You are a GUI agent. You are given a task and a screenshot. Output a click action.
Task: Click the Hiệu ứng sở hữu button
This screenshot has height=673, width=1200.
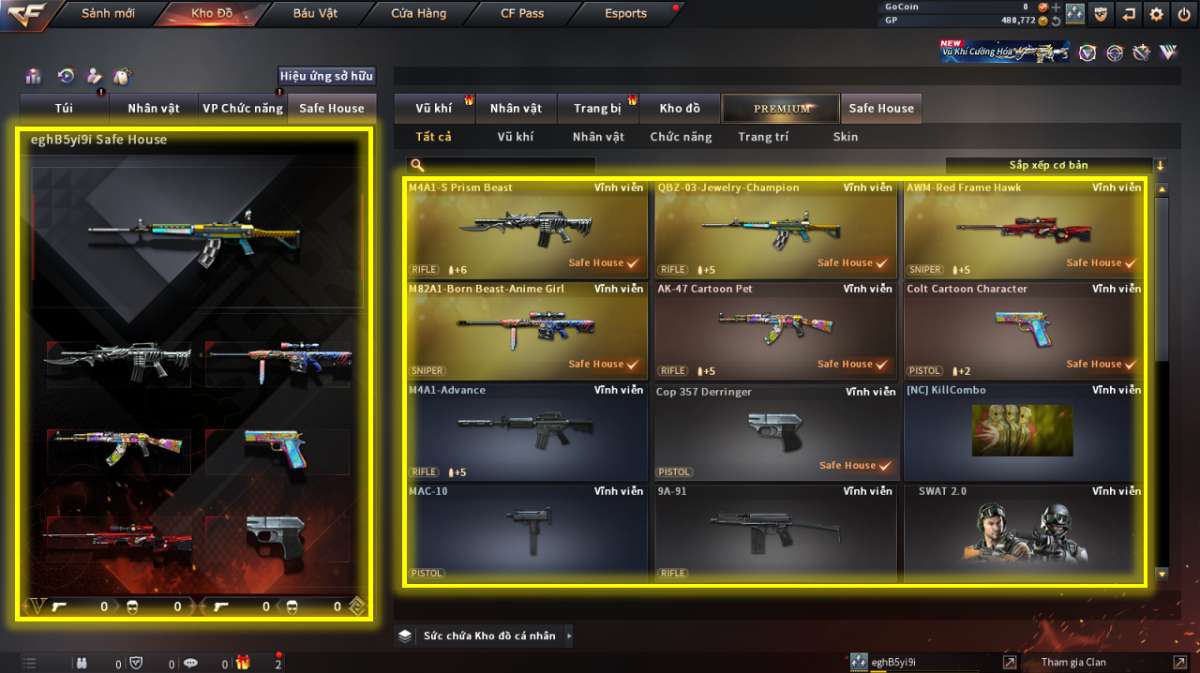pos(326,76)
